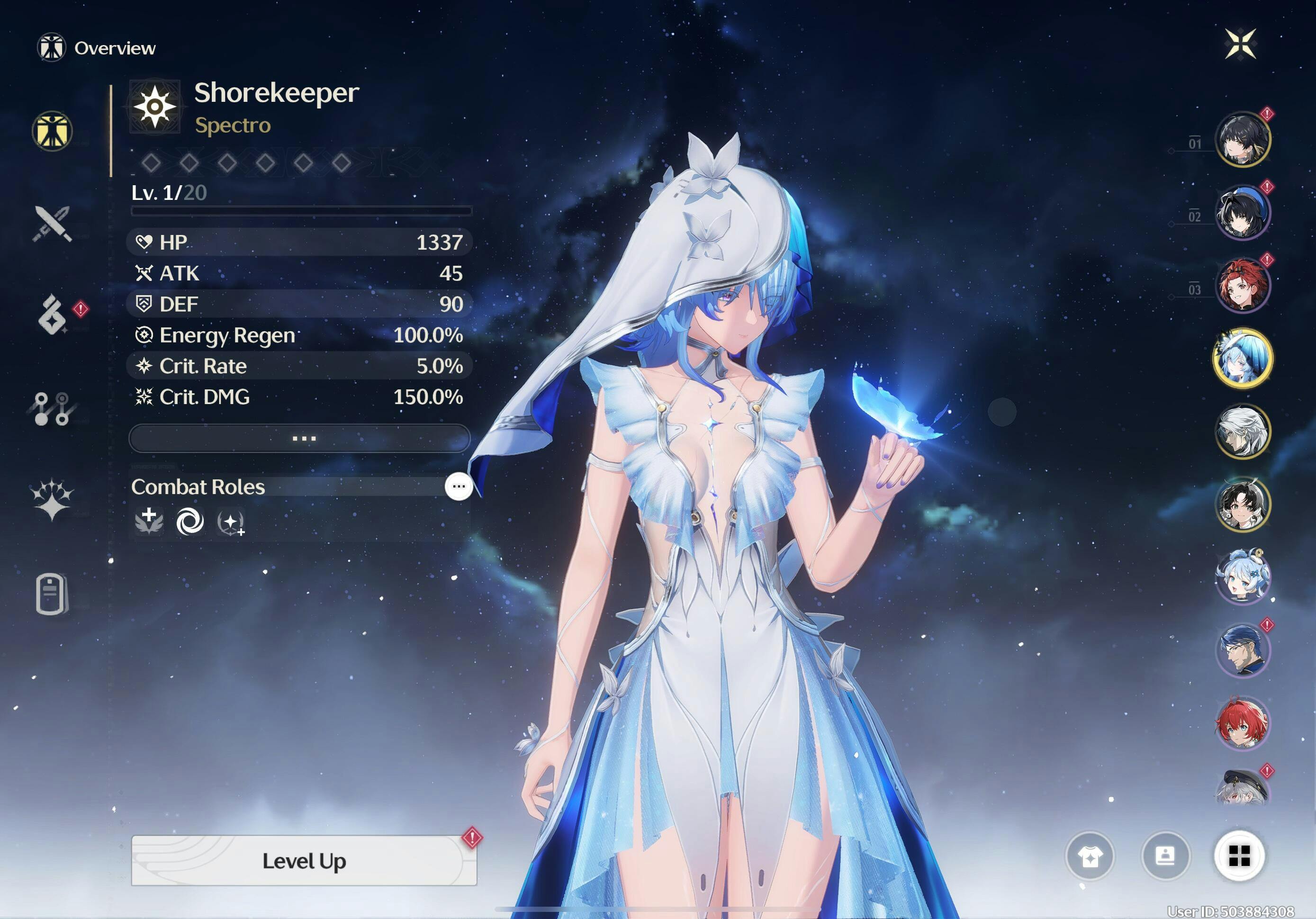Select the team slot 01 character portrait
1316x919 pixels.
click(1242, 139)
